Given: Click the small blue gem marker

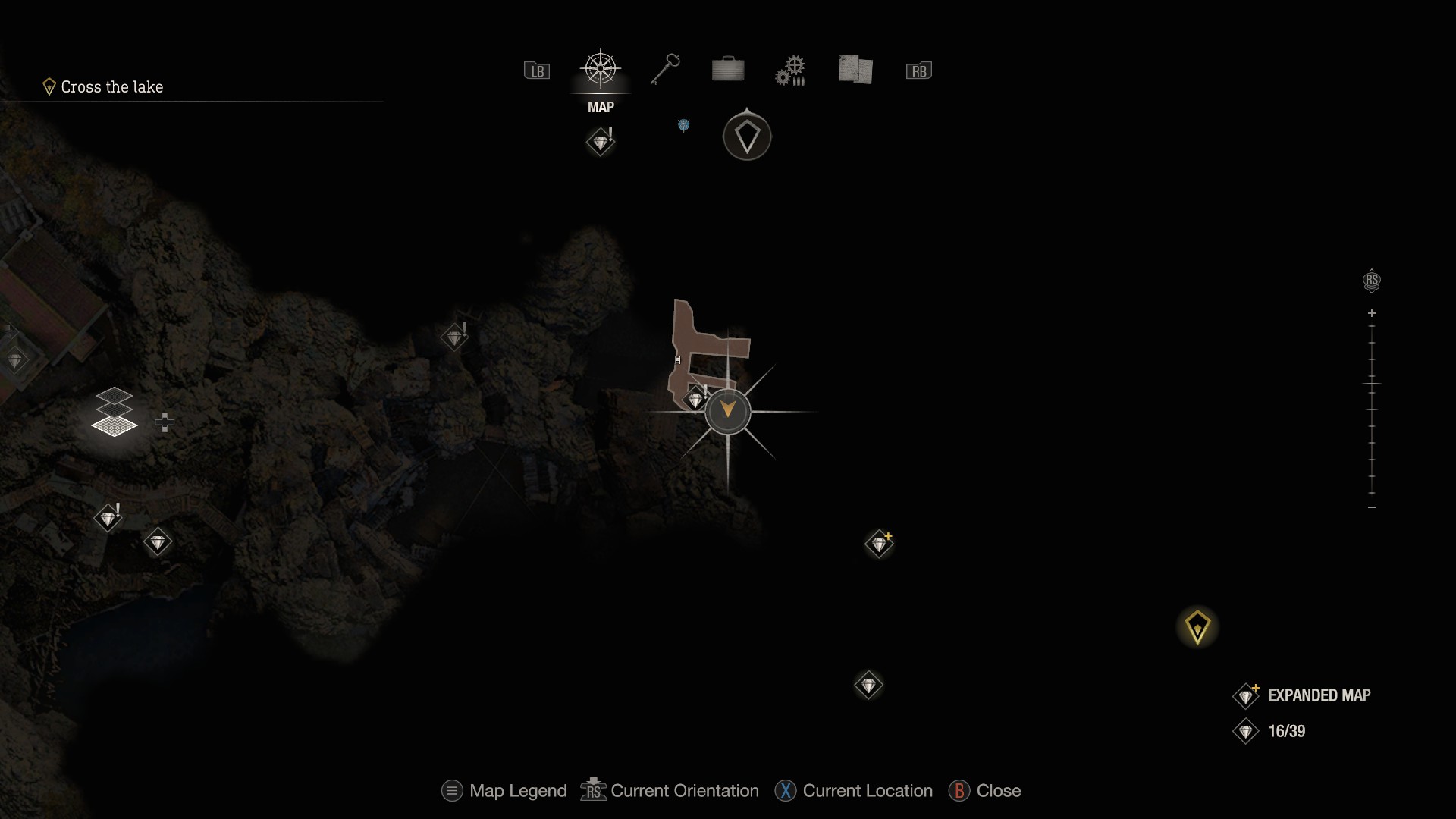Looking at the screenshot, I should click(683, 125).
